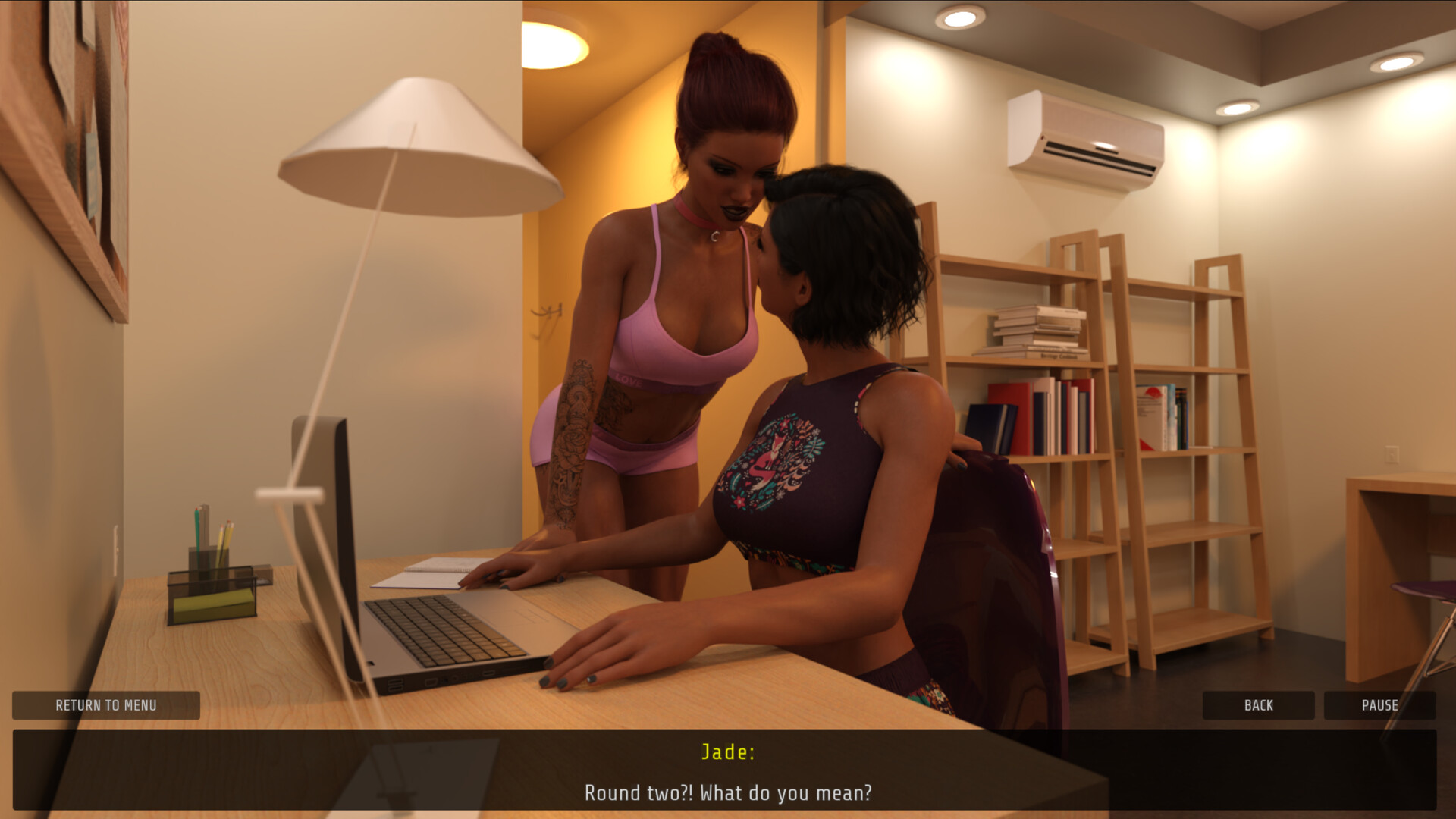Click the dialogue box to advance text

tap(728, 773)
